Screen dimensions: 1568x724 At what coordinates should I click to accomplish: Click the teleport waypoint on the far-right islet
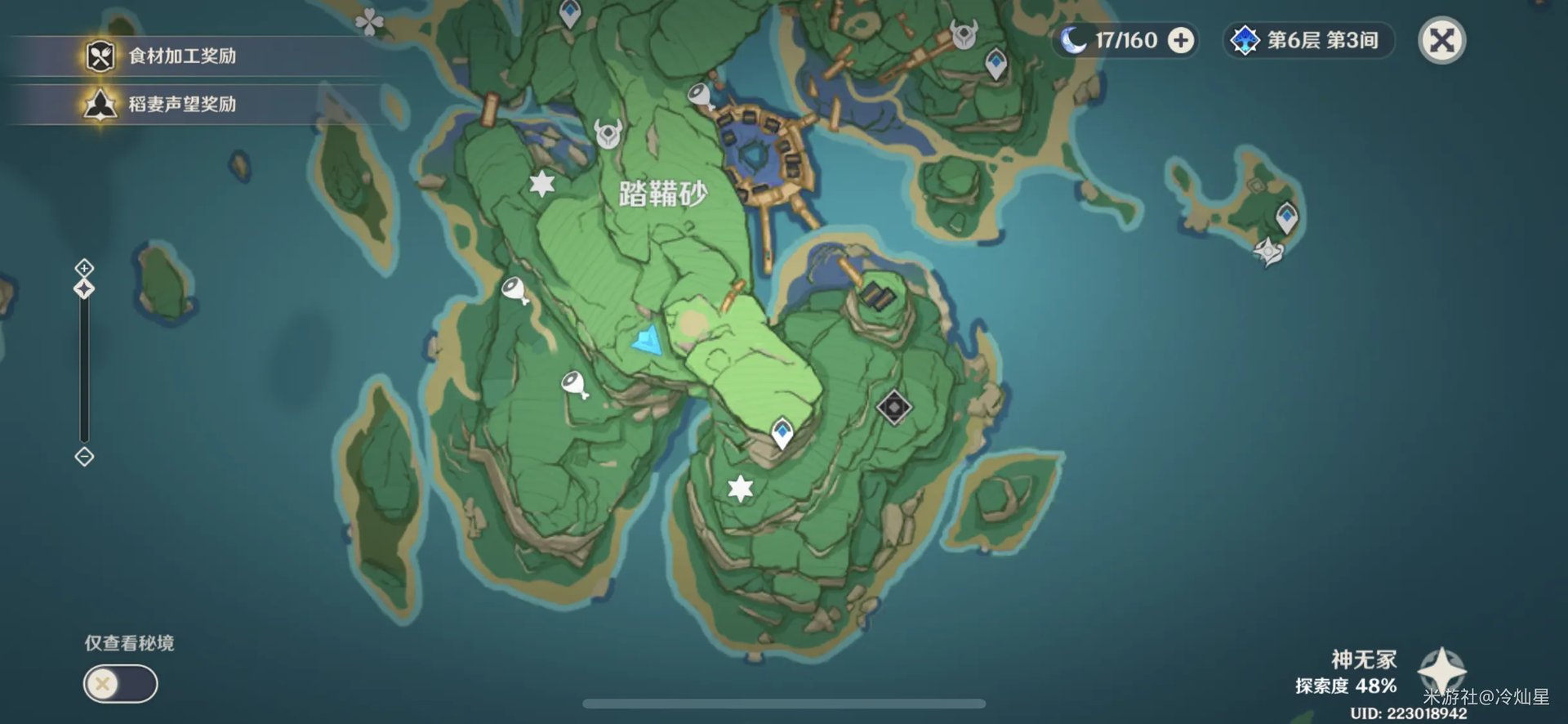[x=1288, y=217]
